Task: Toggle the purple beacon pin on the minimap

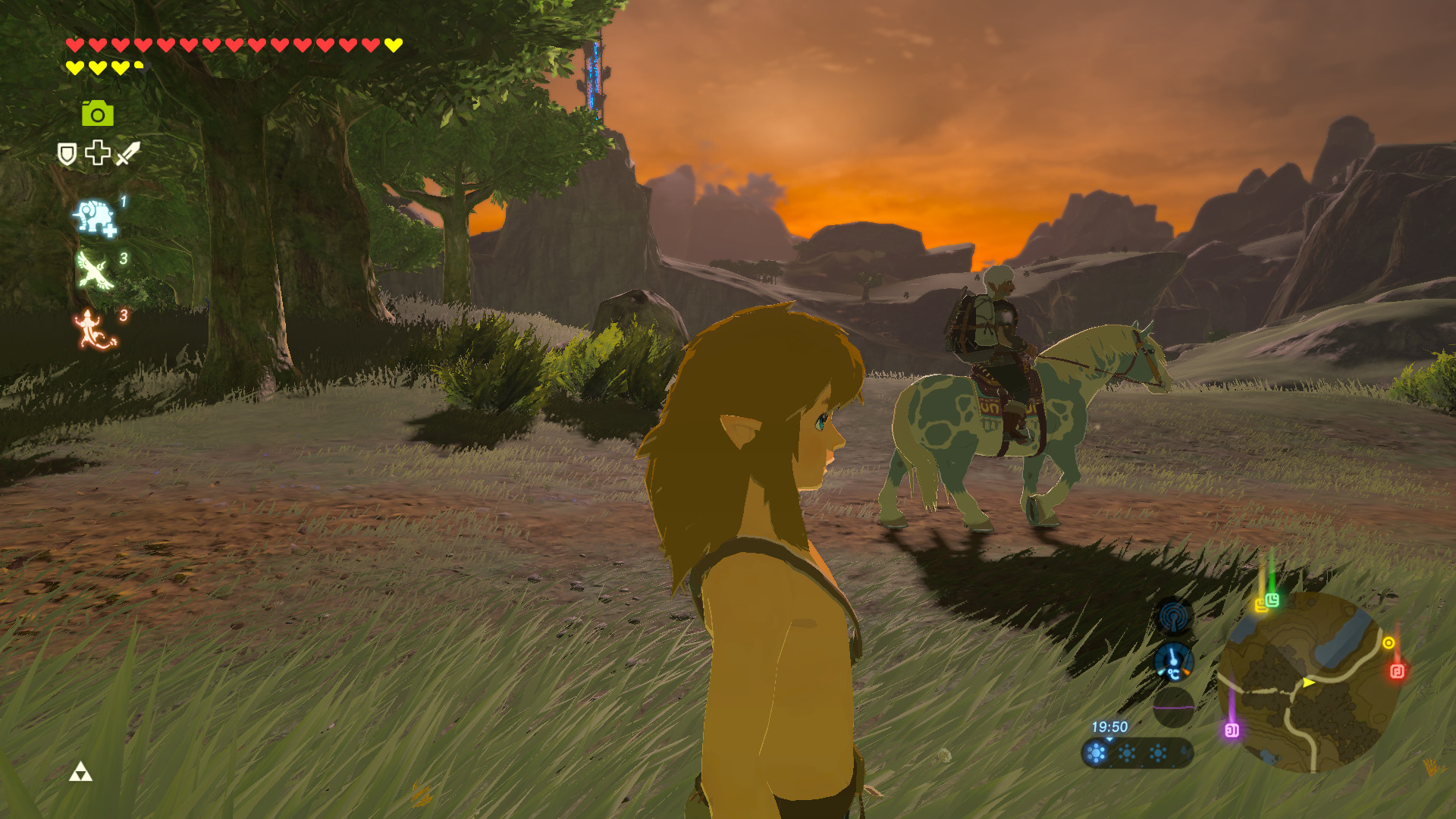Action: tap(1232, 730)
